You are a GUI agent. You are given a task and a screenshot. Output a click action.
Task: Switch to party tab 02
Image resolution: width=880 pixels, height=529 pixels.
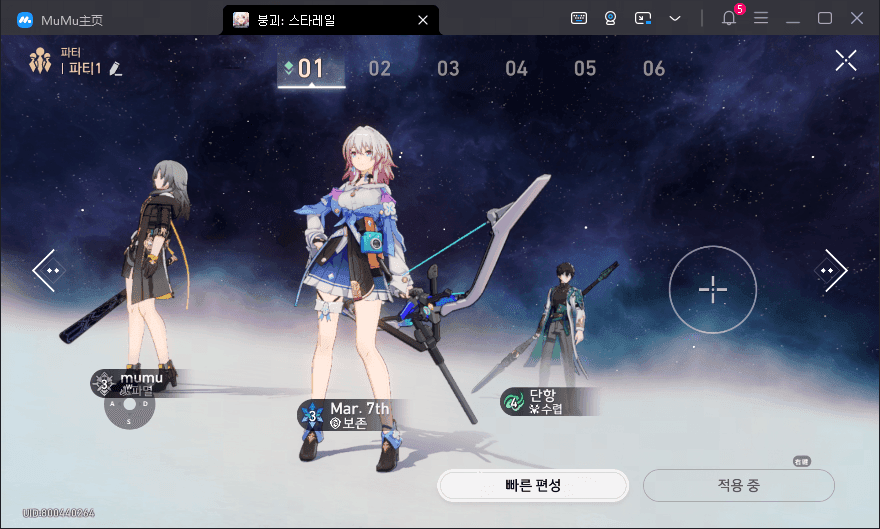coord(379,69)
